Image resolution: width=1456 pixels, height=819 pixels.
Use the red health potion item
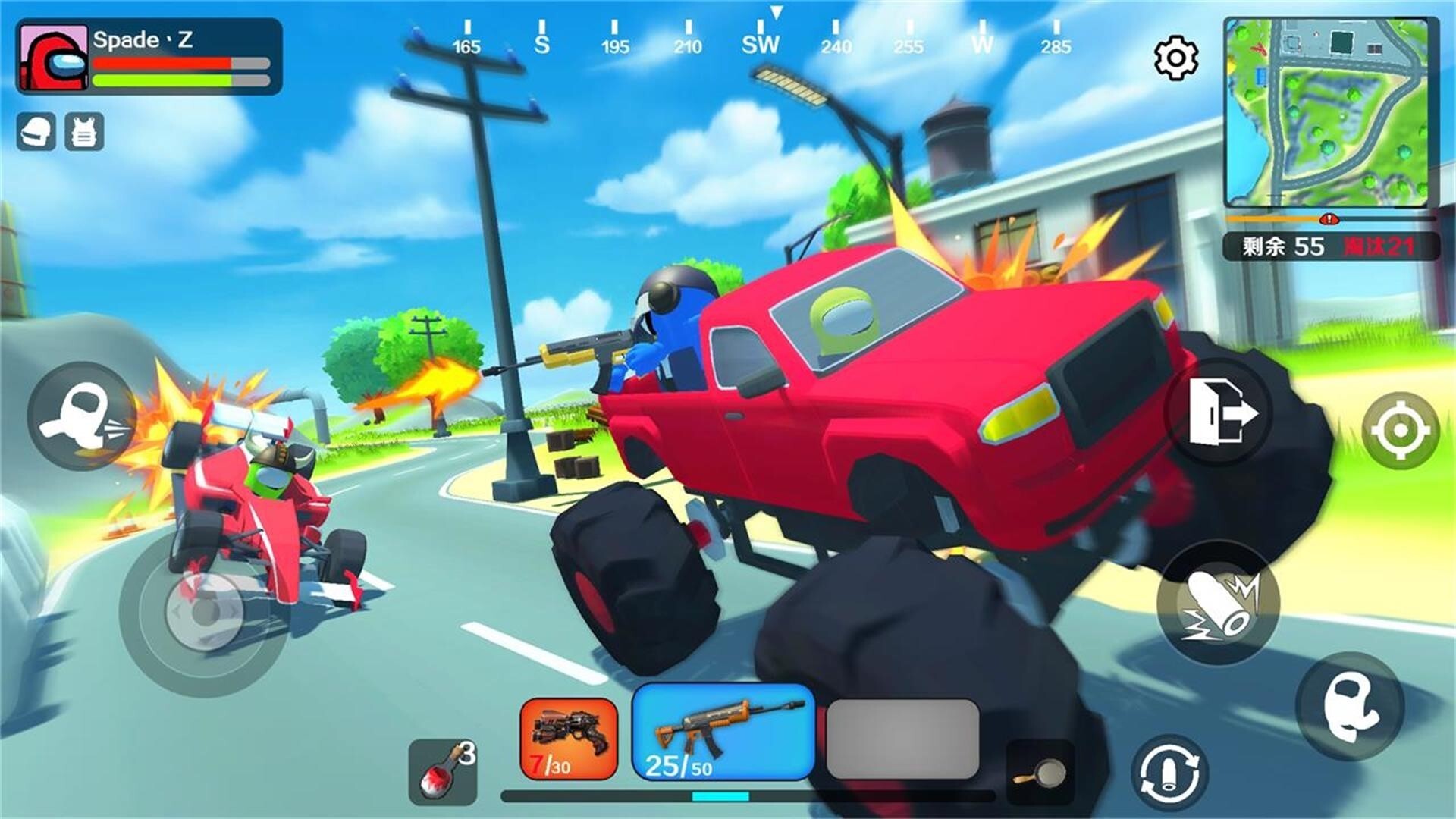click(x=444, y=772)
